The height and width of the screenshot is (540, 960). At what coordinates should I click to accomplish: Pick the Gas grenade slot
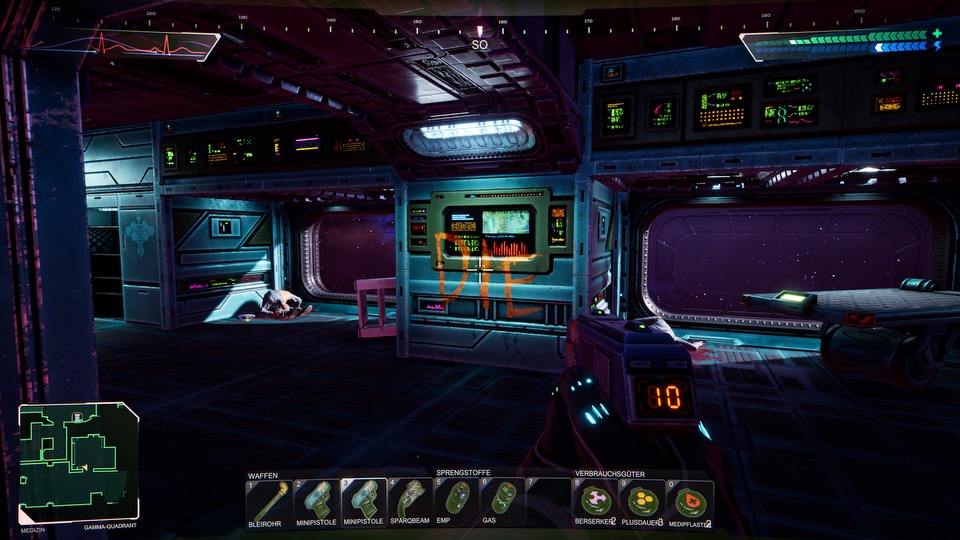click(502, 500)
